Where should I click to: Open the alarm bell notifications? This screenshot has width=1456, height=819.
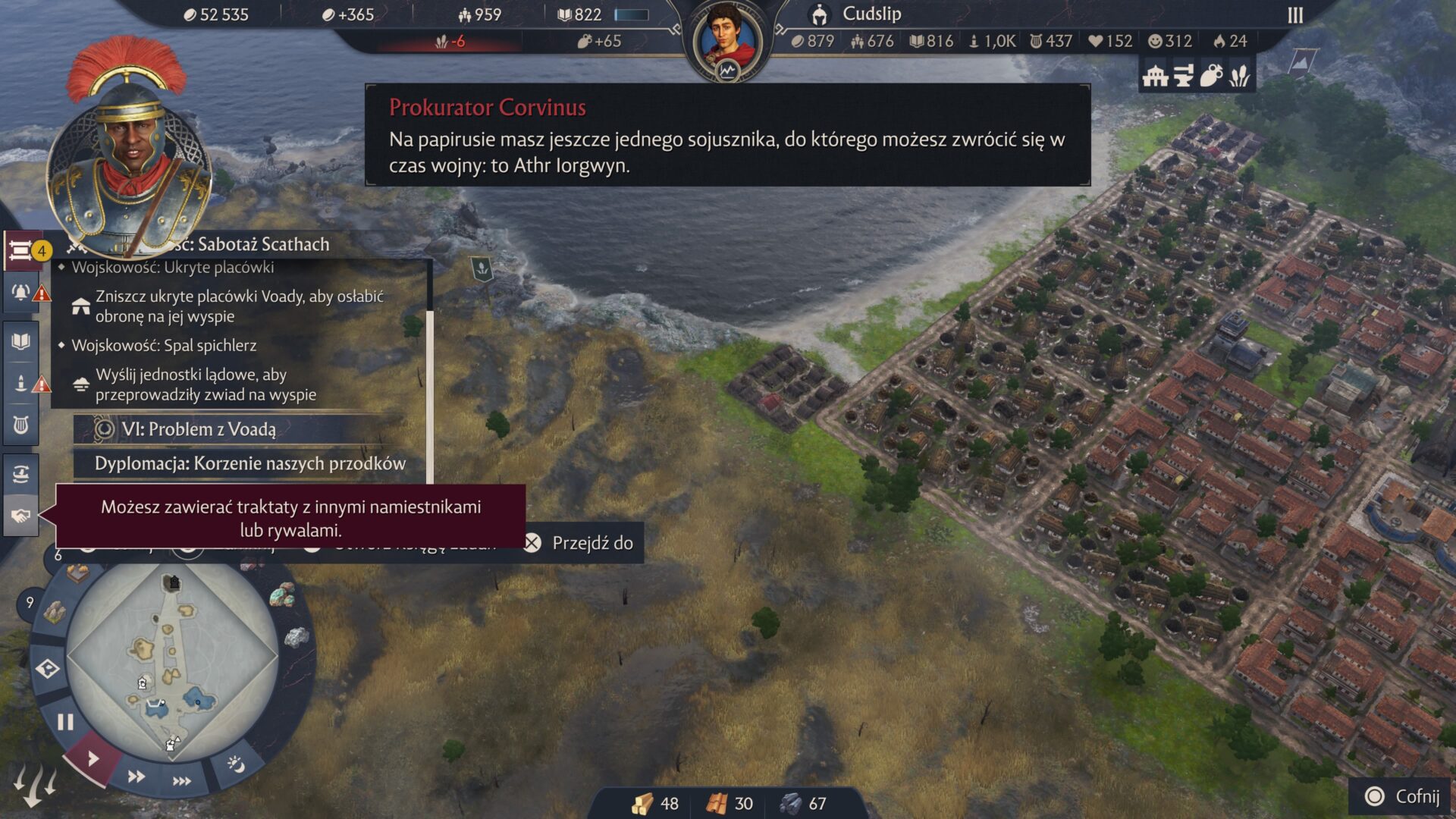pyautogui.click(x=21, y=293)
